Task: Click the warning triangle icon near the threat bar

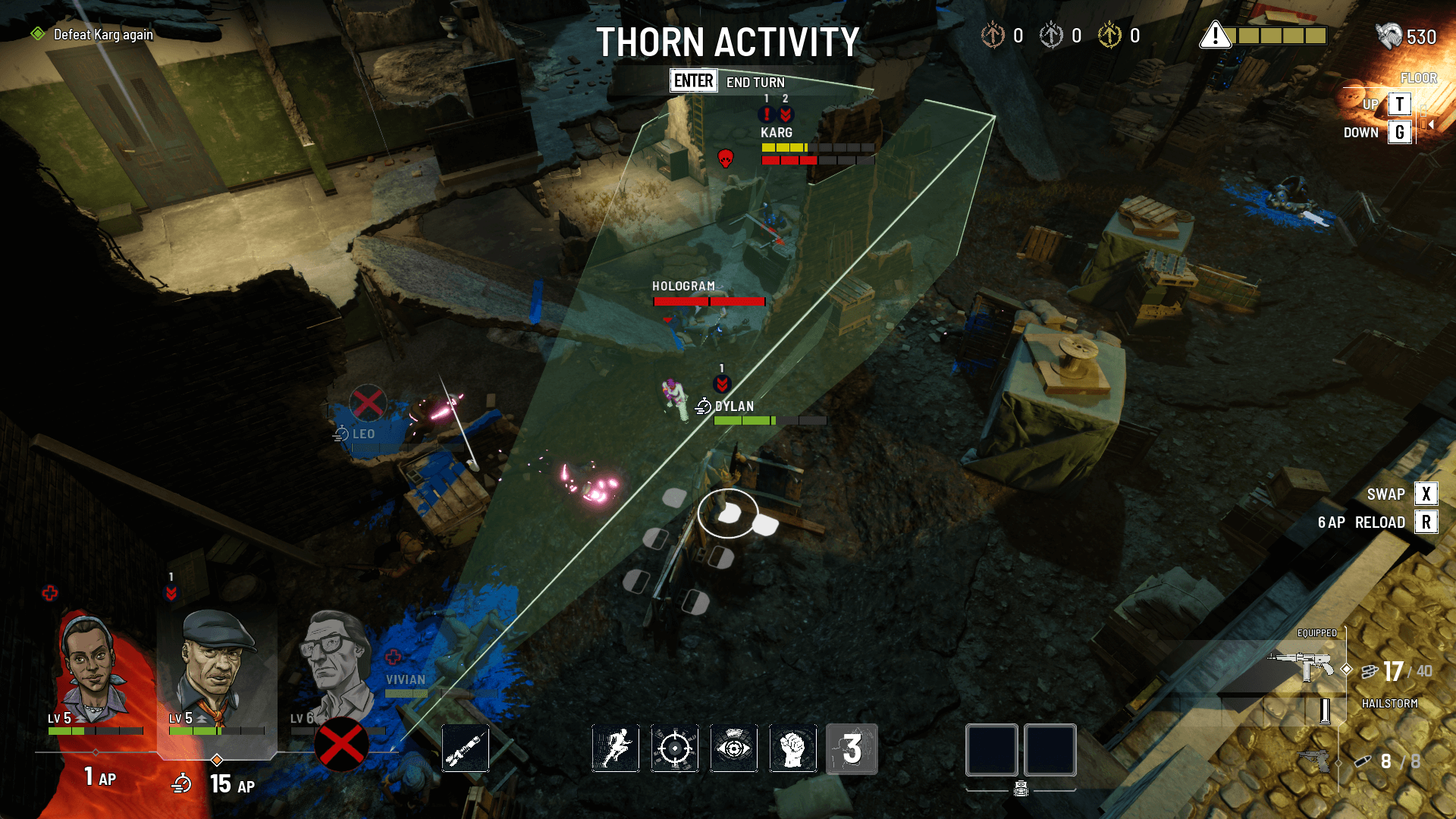Action: pos(1215,35)
